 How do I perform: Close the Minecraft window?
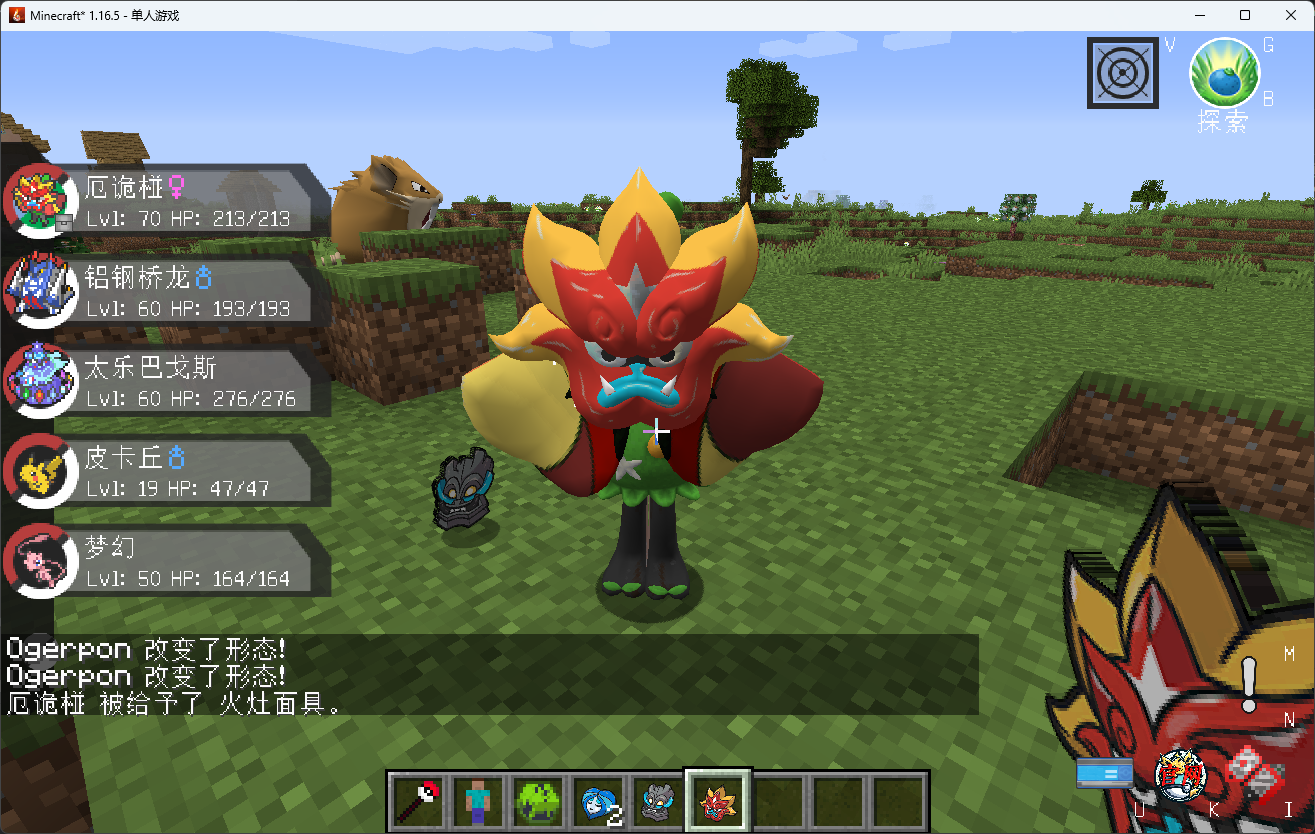[1290, 15]
